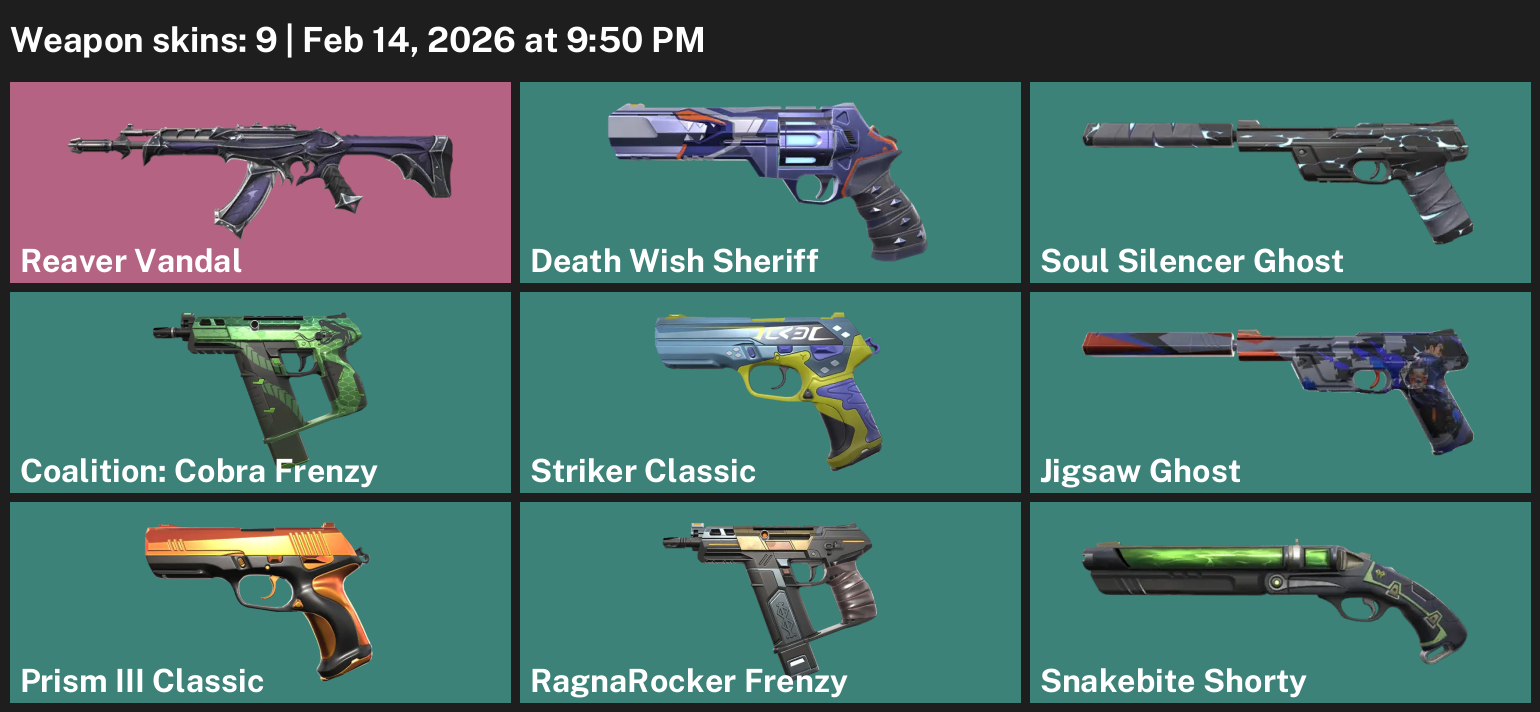Click the Jigsaw Ghost skin tile
Screen dimensions: 1540x712
(1280, 392)
